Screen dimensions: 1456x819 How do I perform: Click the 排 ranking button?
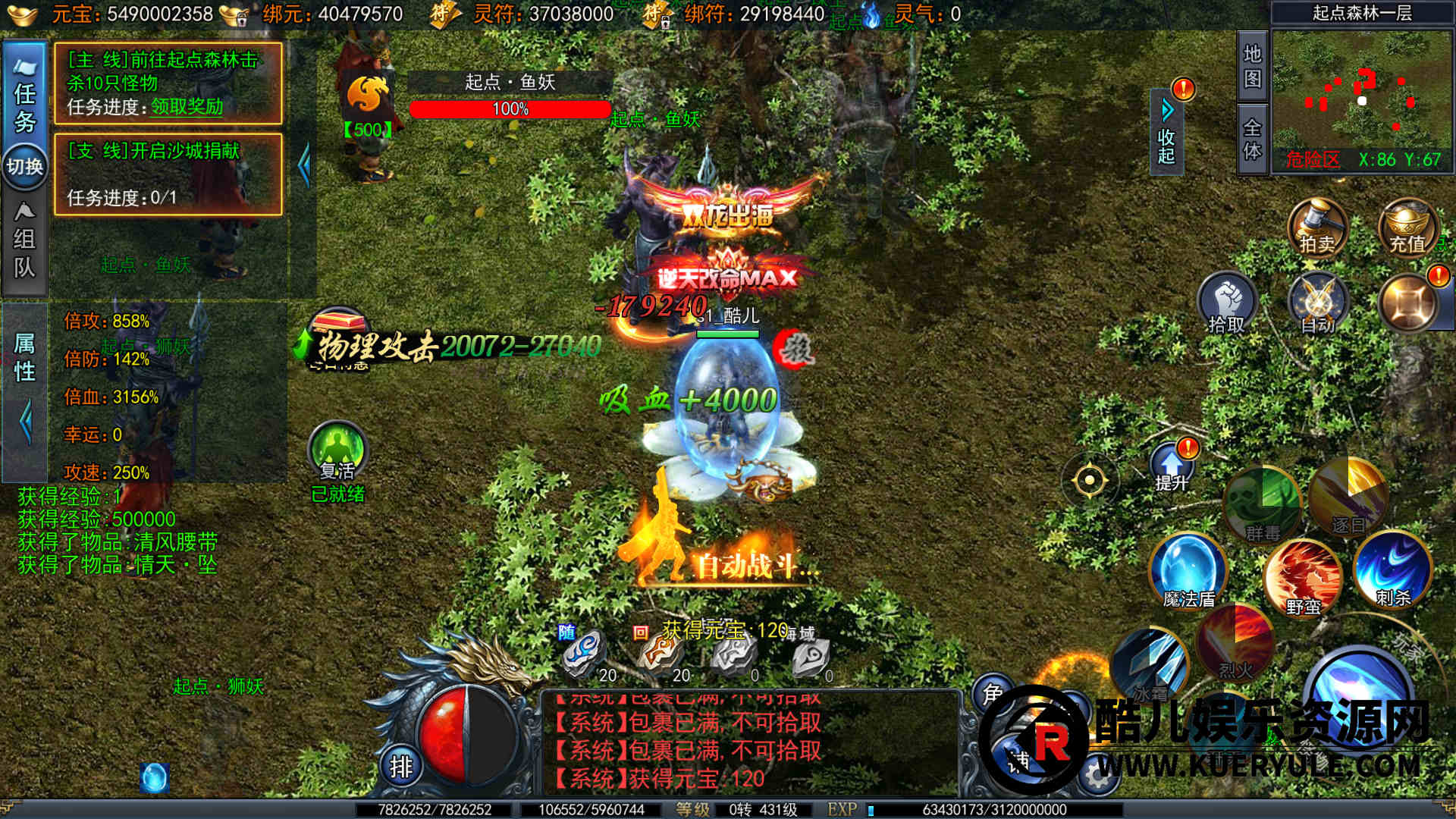[400, 767]
